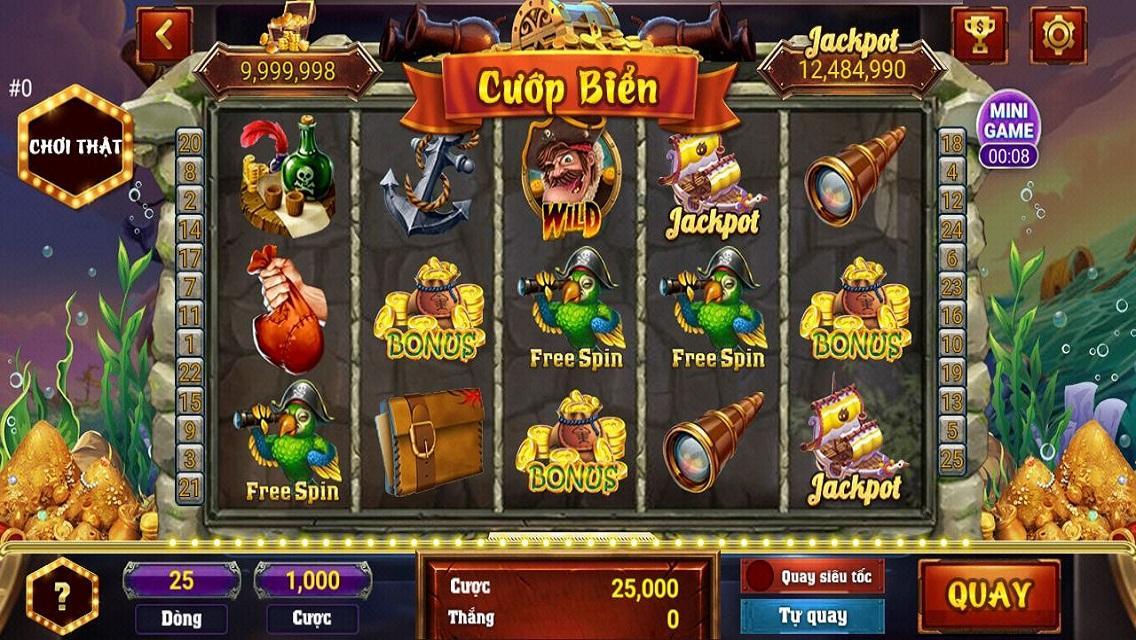Select payline number 18
The image size is (1136, 640).
tap(952, 143)
